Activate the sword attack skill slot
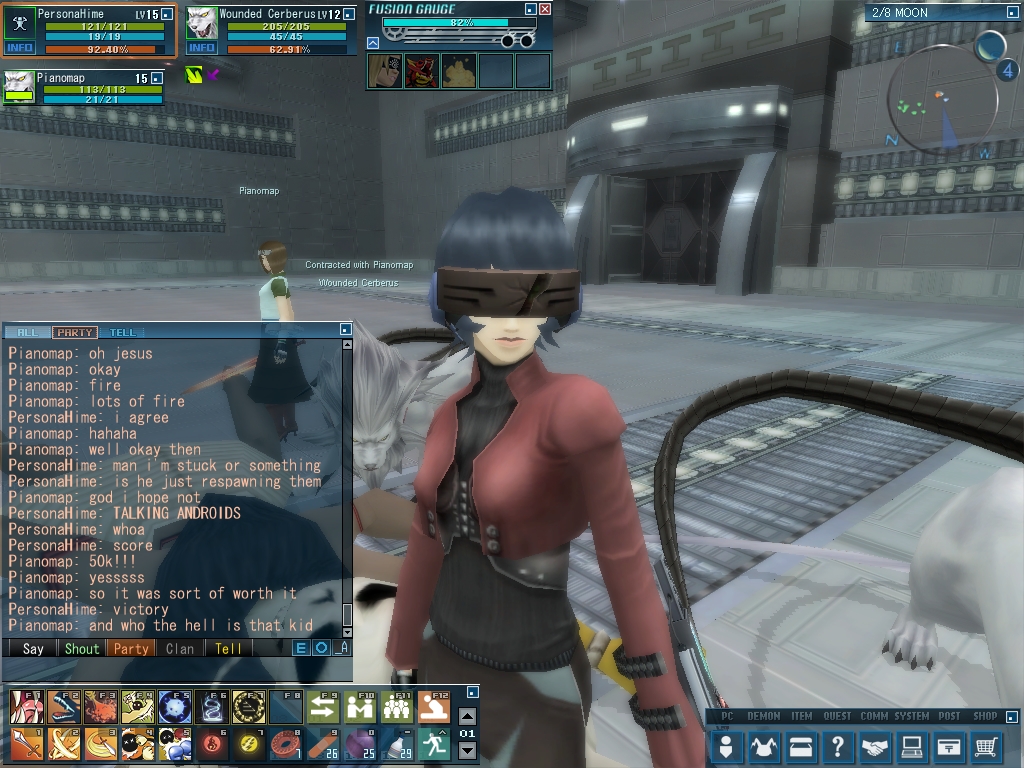 (26, 743)
